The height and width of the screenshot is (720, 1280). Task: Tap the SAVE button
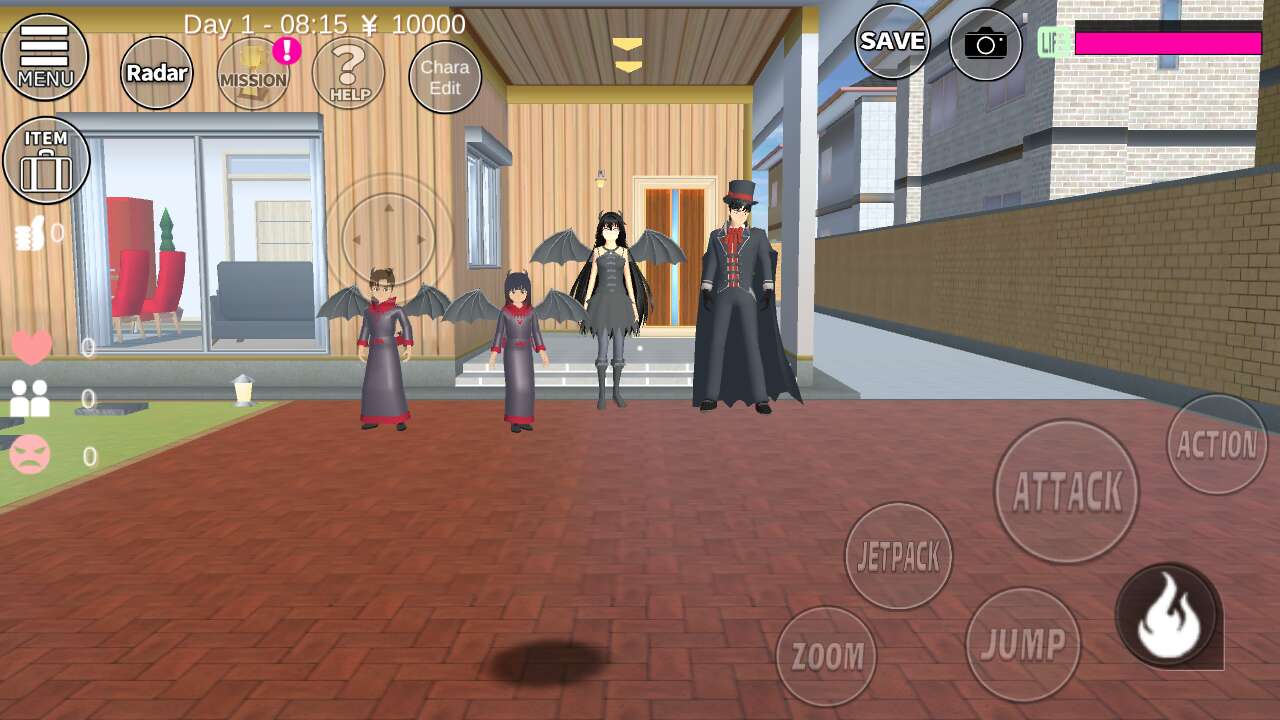(x=892, y=41)
